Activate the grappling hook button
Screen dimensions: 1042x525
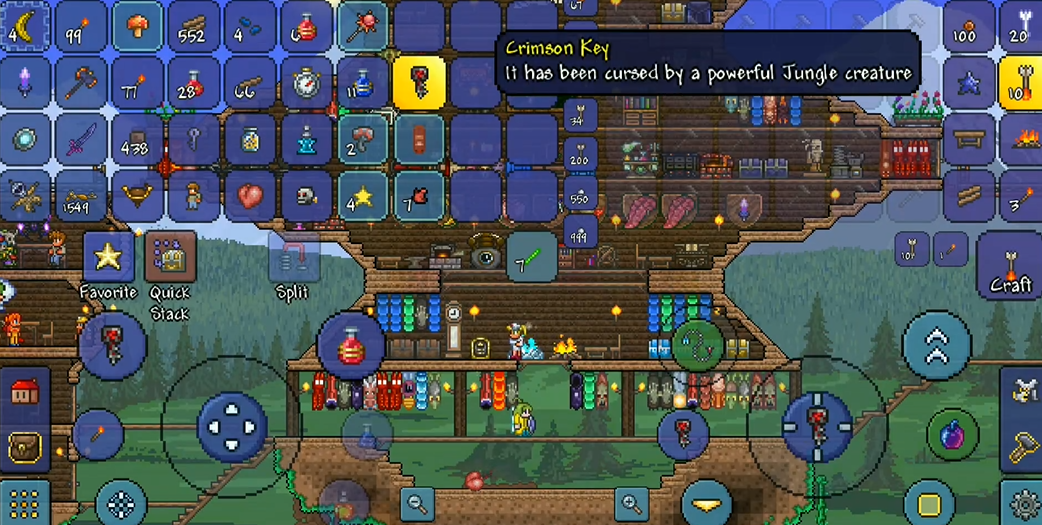point(698,346)
